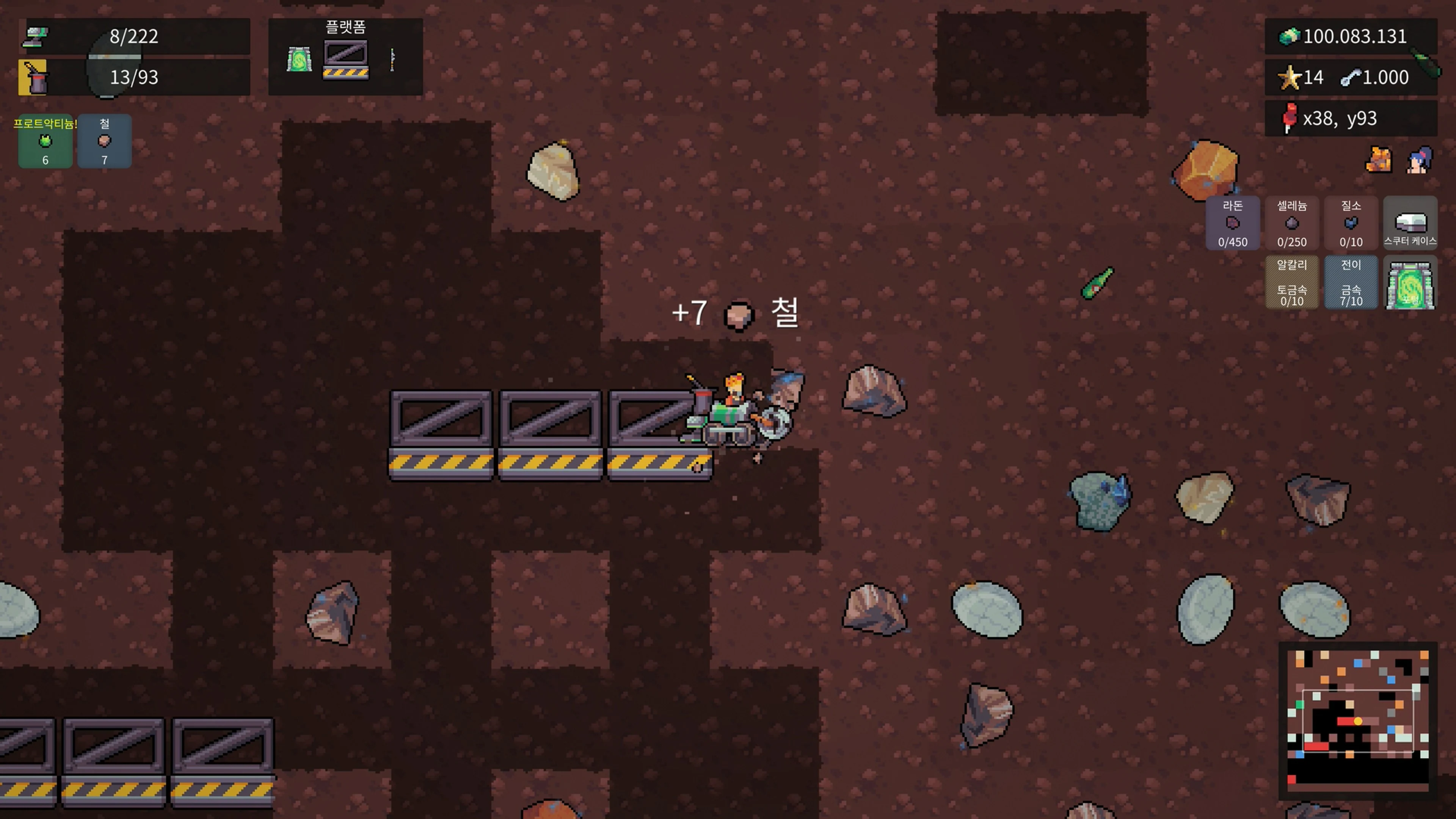1456x819 pixels.
Task: Click the mining vehicle cargo icon
Action: coord(35,37)
